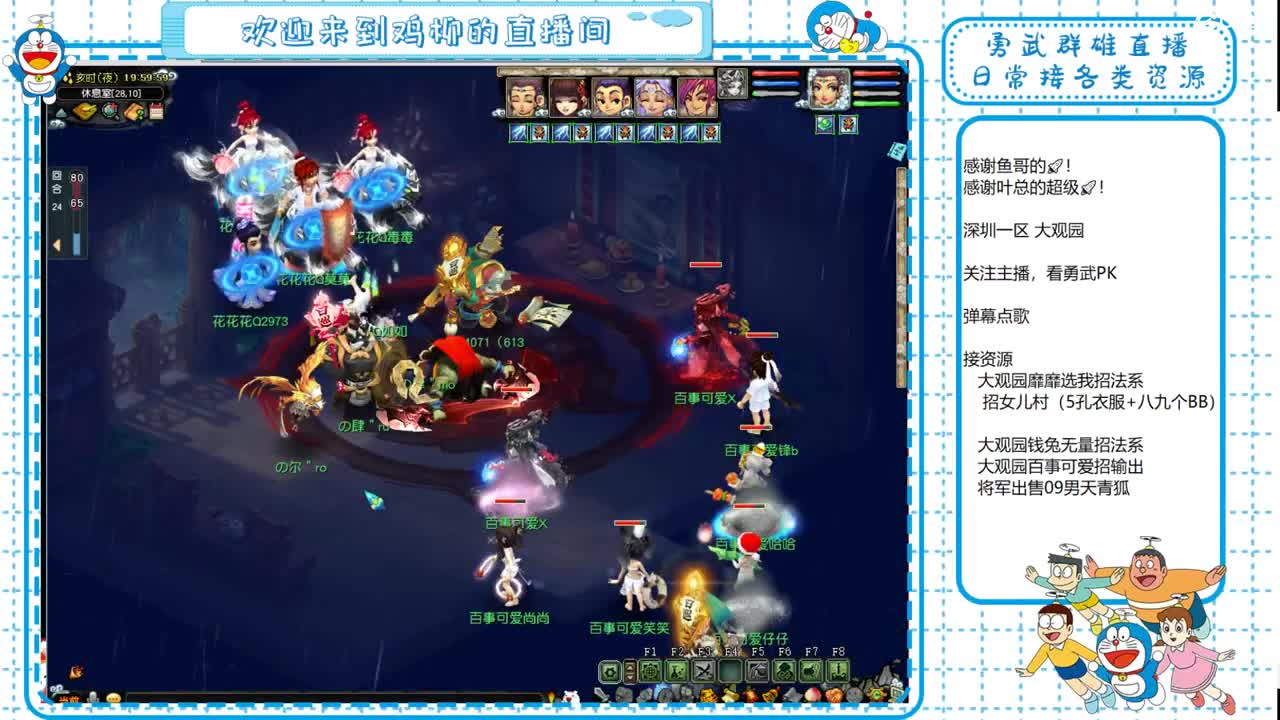
Task: Open the alchemy flask icon in the F2 slot
Action: click(x=676, y=671)
